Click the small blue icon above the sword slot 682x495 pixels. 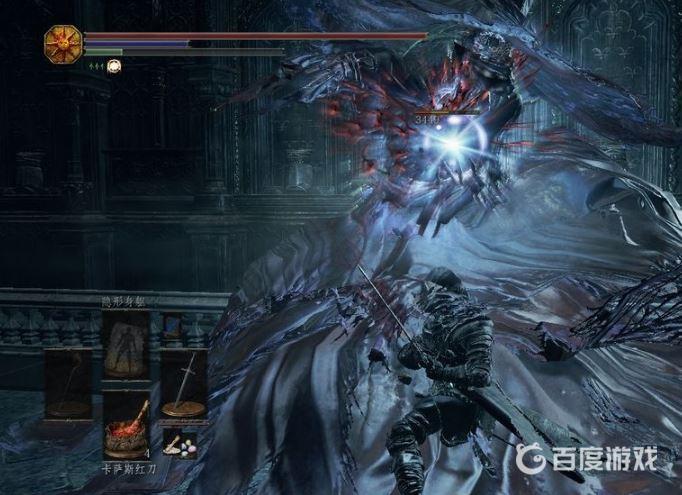coord(171,325)
